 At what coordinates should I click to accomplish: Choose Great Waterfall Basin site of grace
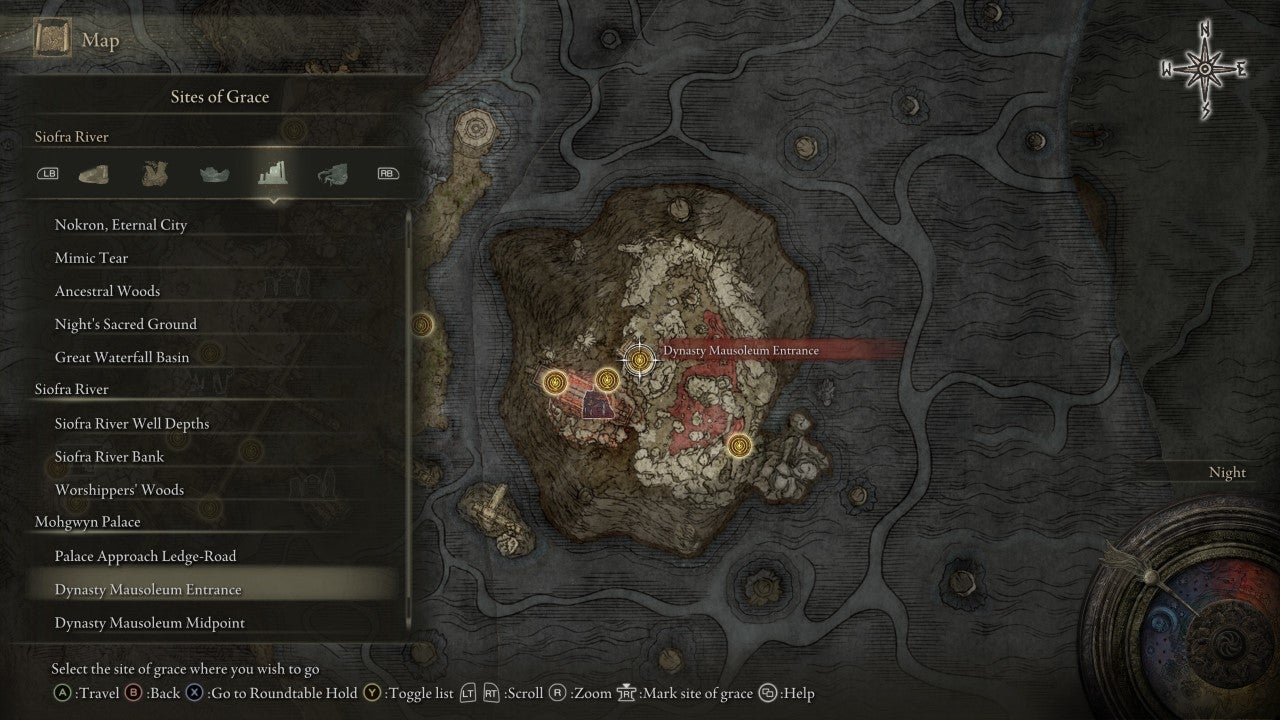122,357
